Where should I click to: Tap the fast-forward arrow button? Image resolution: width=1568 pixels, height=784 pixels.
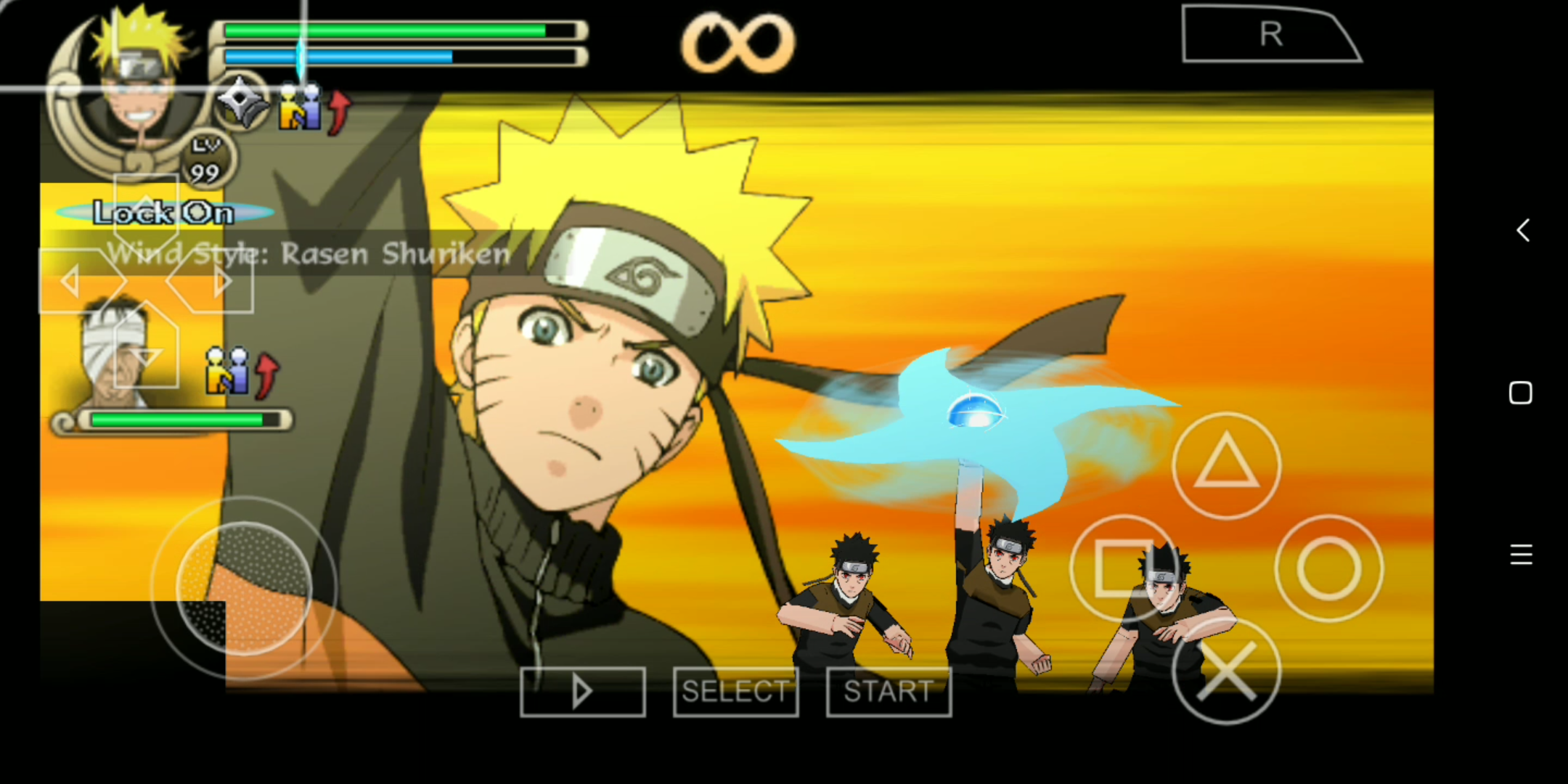coord(581,690)
